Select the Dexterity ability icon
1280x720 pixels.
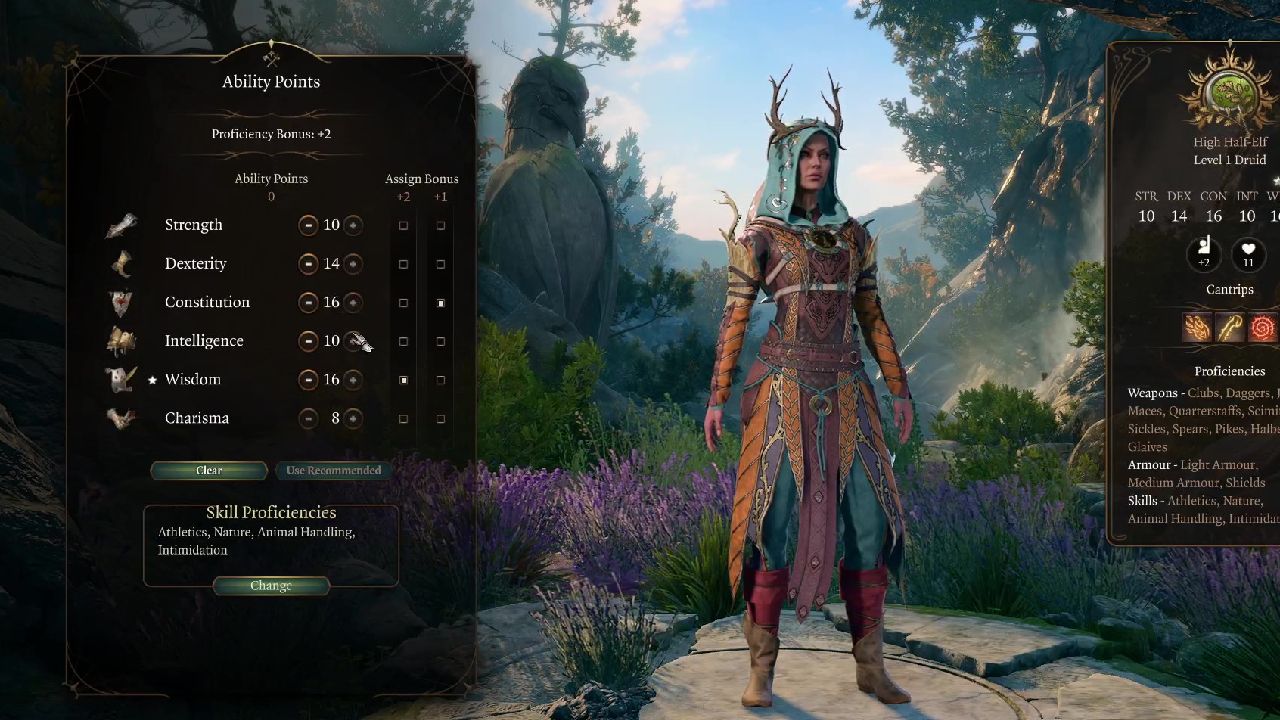click(x=121, y=263)
